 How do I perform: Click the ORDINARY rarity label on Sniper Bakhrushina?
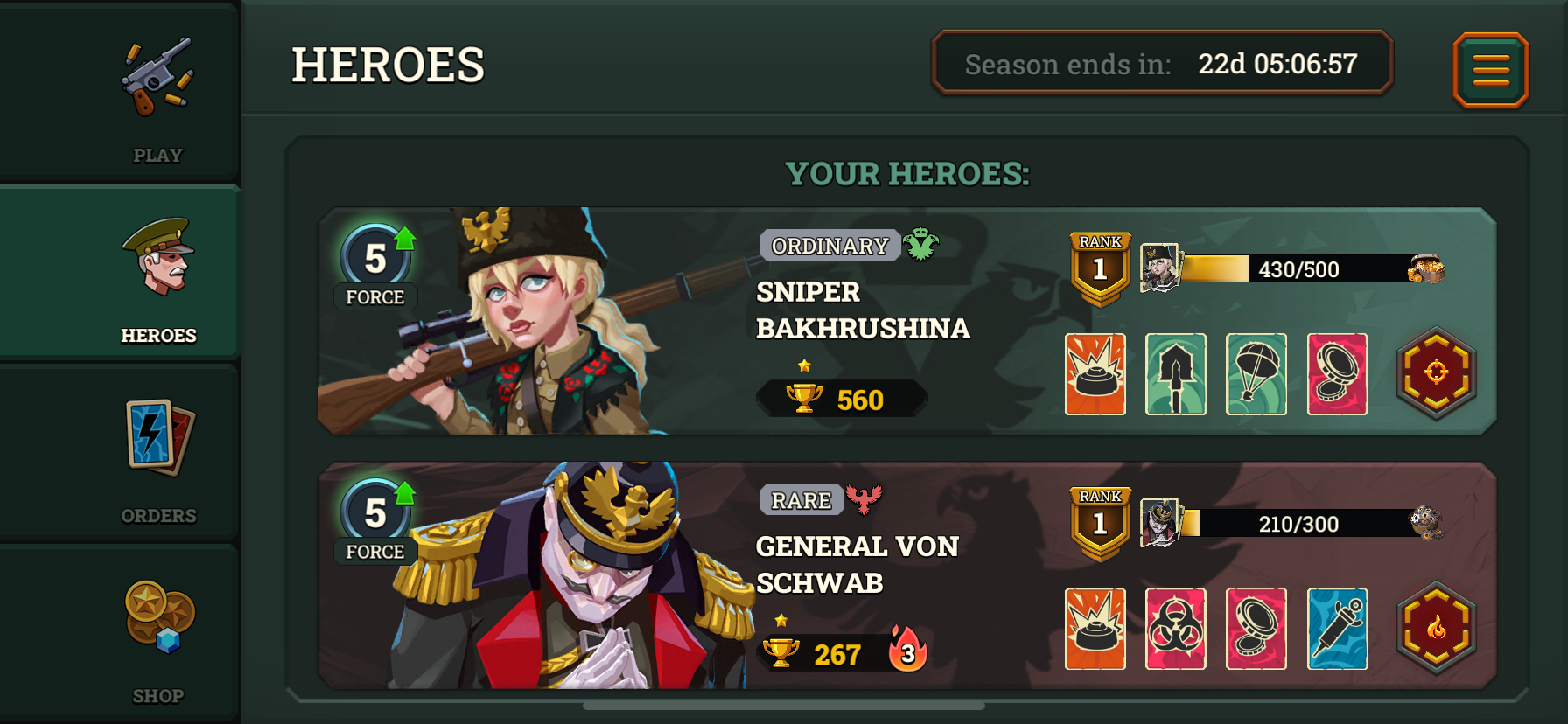(828, 246)
